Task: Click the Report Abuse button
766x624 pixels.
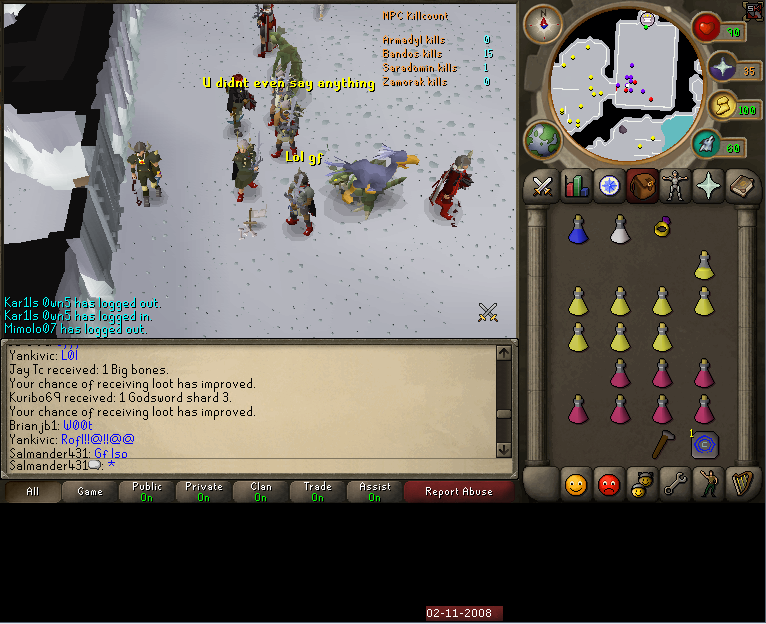Action: (458, 491)
